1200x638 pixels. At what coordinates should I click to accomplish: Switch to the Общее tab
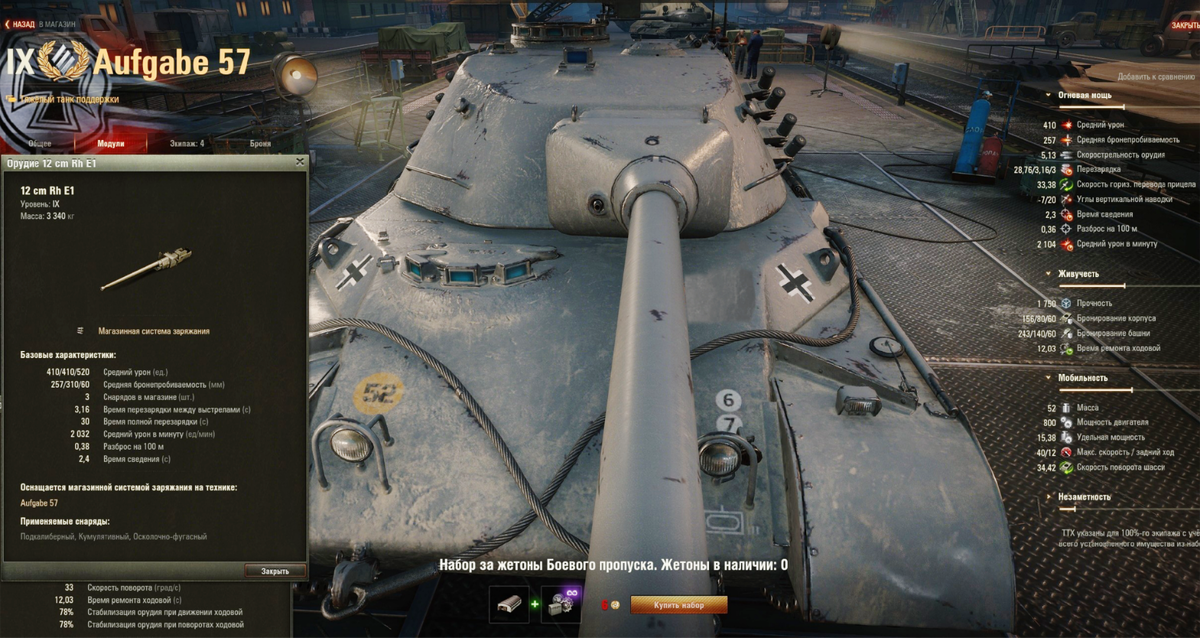pos(40,144)
